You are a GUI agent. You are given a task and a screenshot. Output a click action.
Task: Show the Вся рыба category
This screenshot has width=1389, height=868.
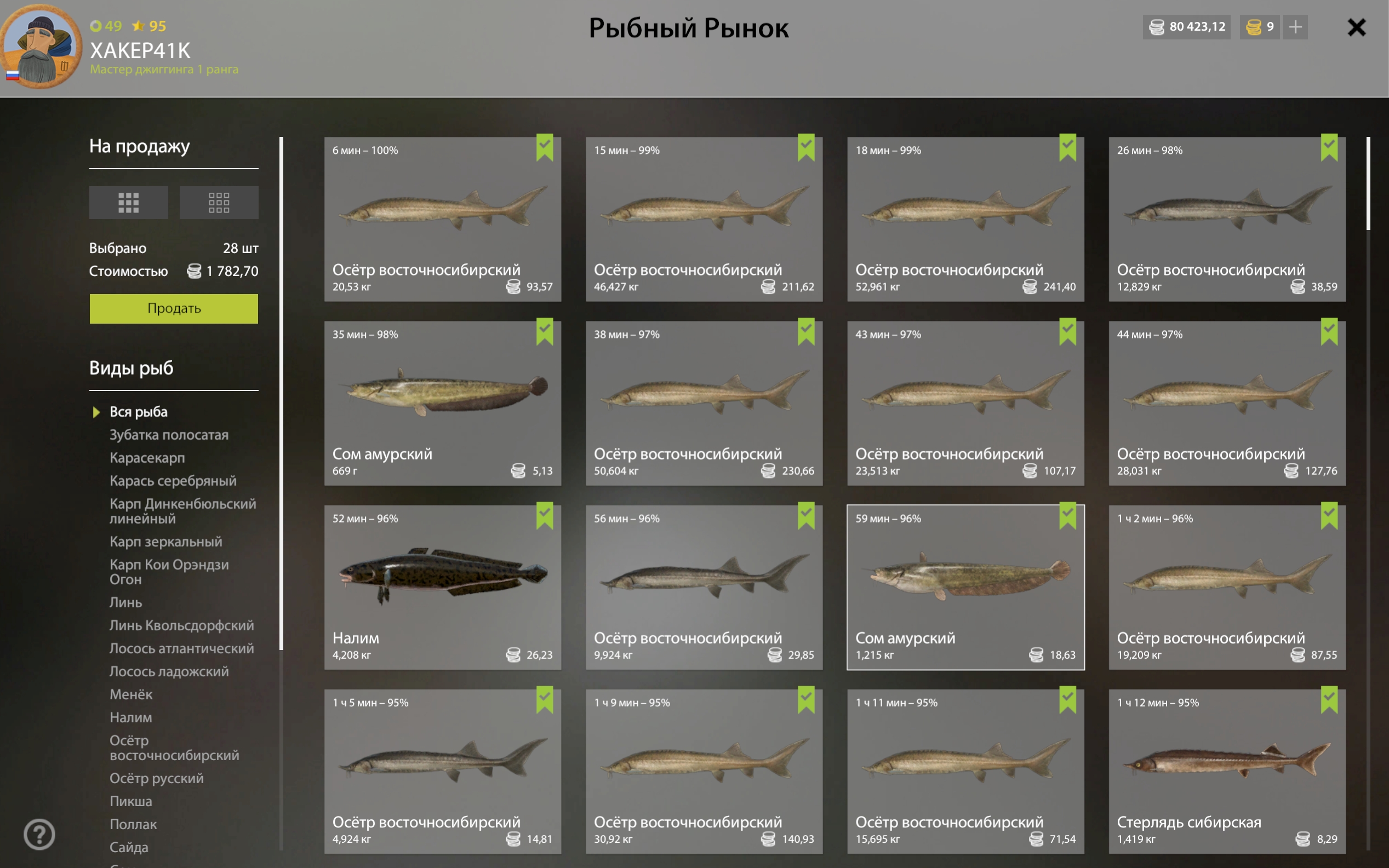pos(139,412)
